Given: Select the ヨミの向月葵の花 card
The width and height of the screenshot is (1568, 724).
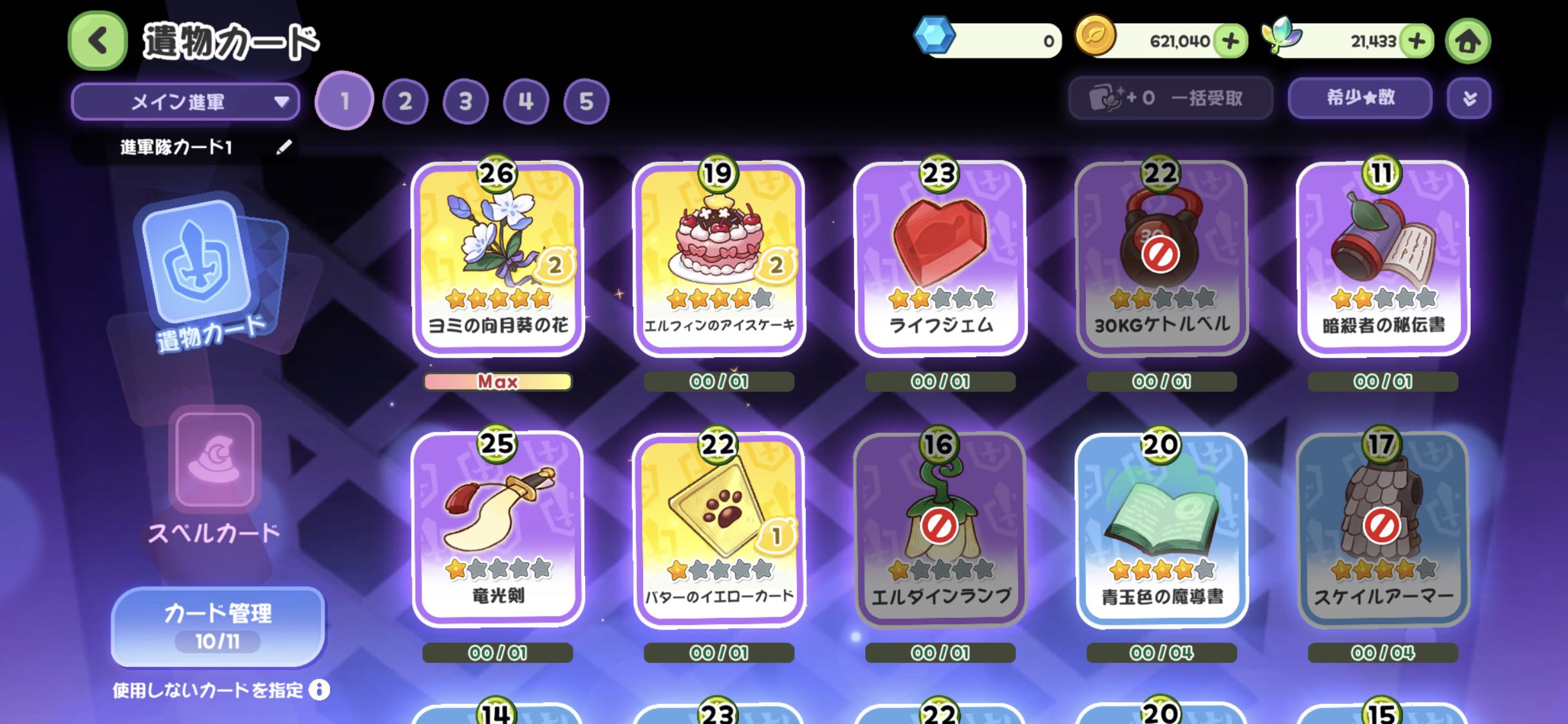Looking at the screenshot, I should point(498,257).
